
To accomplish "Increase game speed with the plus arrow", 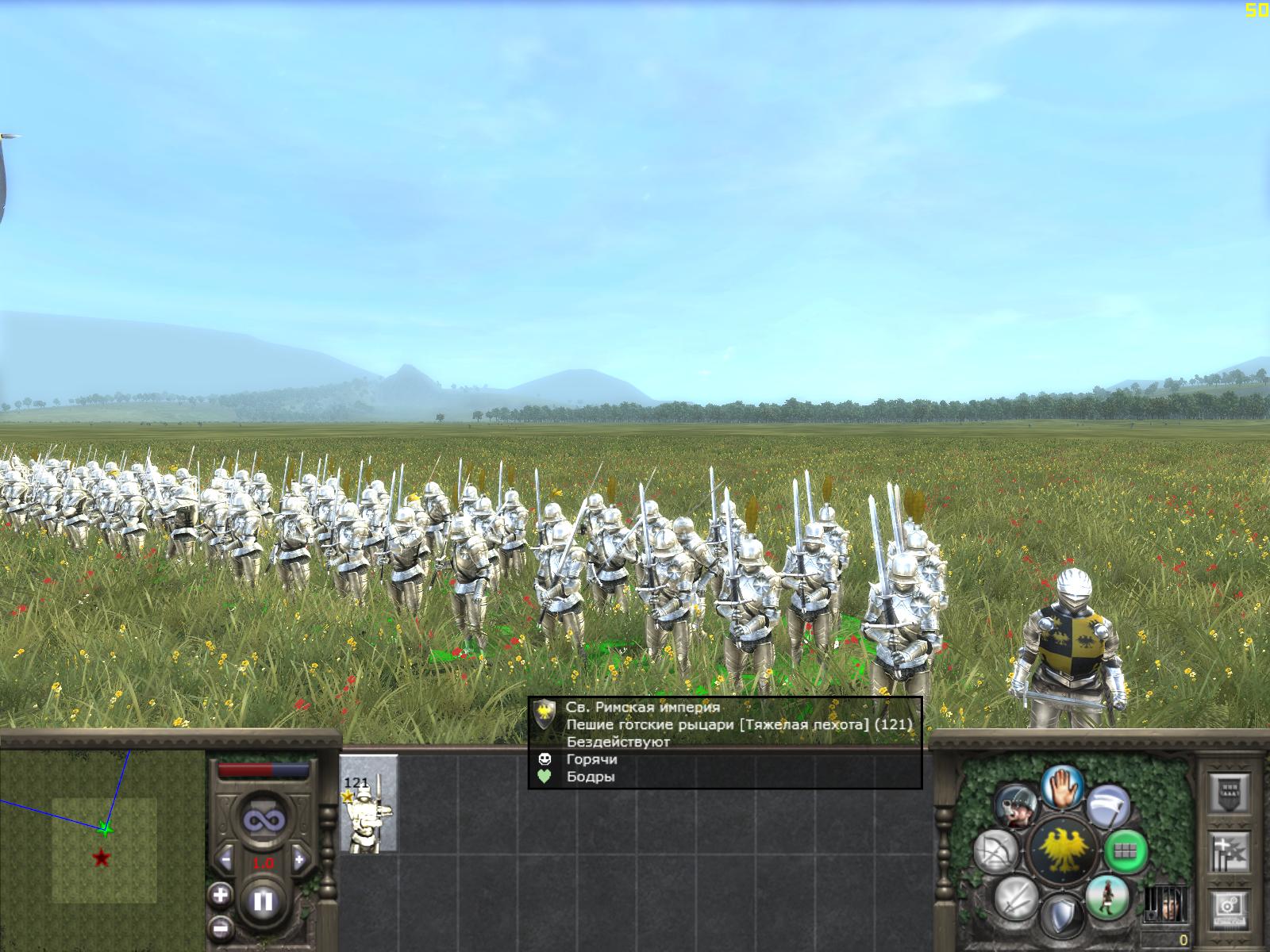I will pos(299,858).
